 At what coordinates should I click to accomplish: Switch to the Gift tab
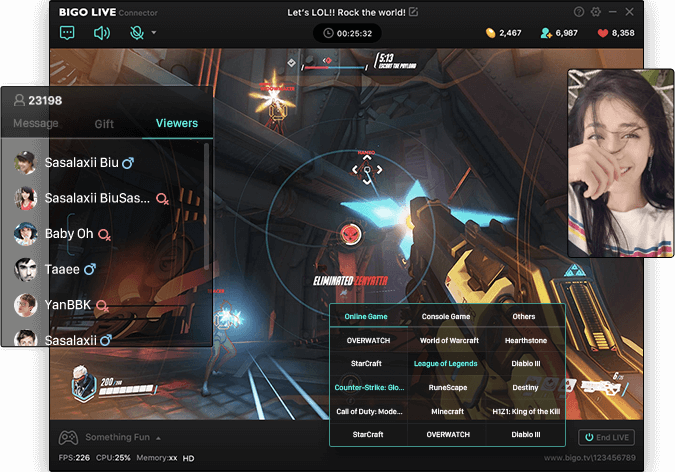click(x=104, y=124)
